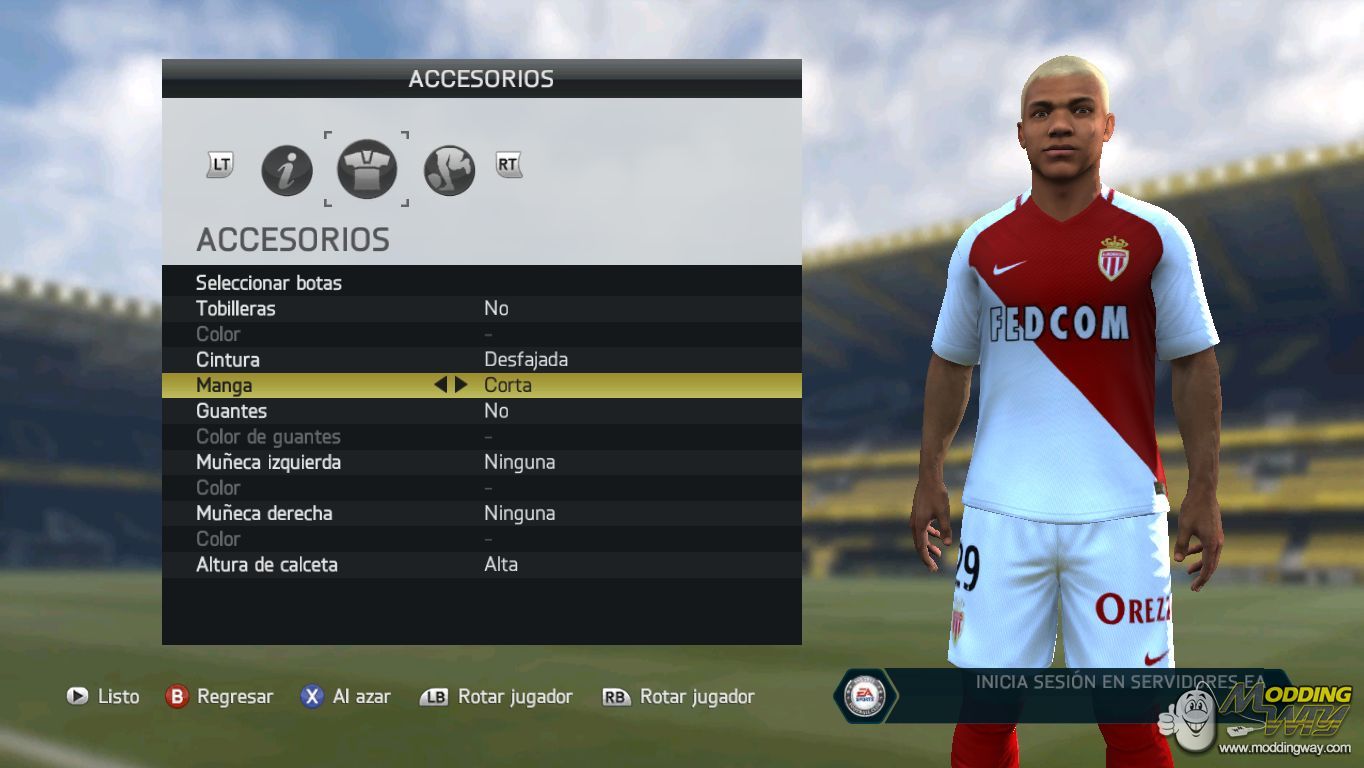Open the Seleccionar botas option
Screen dimensions: 1364x768
tap(269, 283)
